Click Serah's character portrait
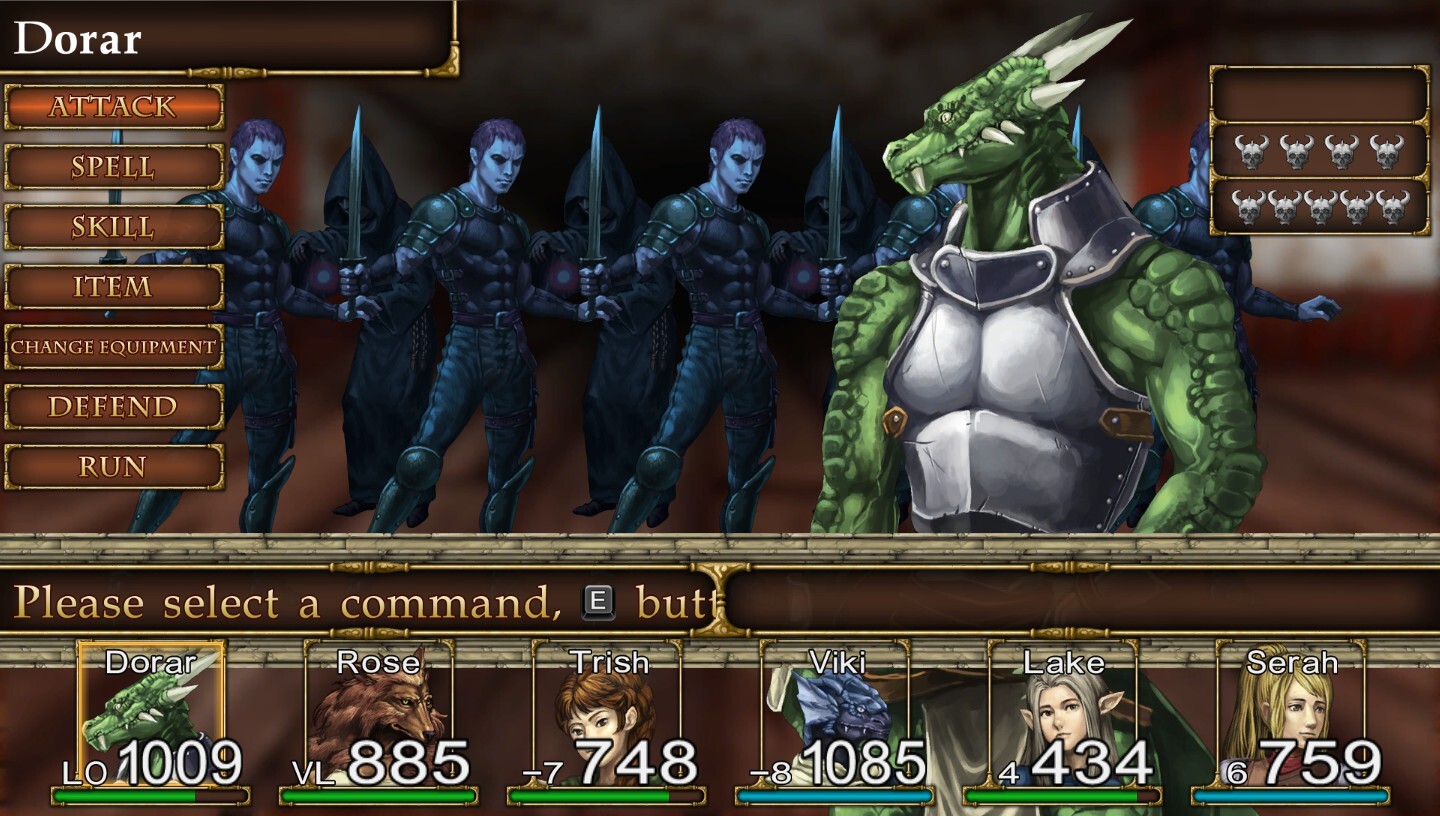The width and height of the screenshot is (1440, 816). 1300,710
